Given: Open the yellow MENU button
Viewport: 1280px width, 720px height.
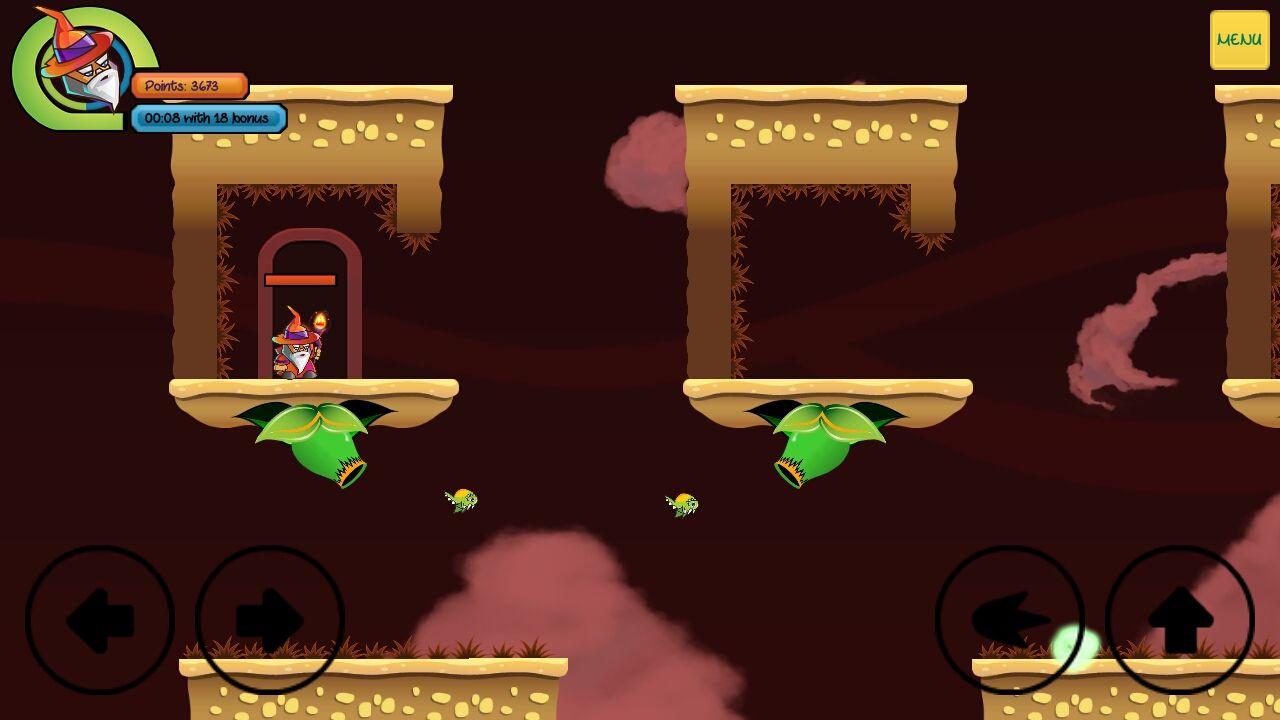Looking at the screenshot, I should pos(1239,40).
